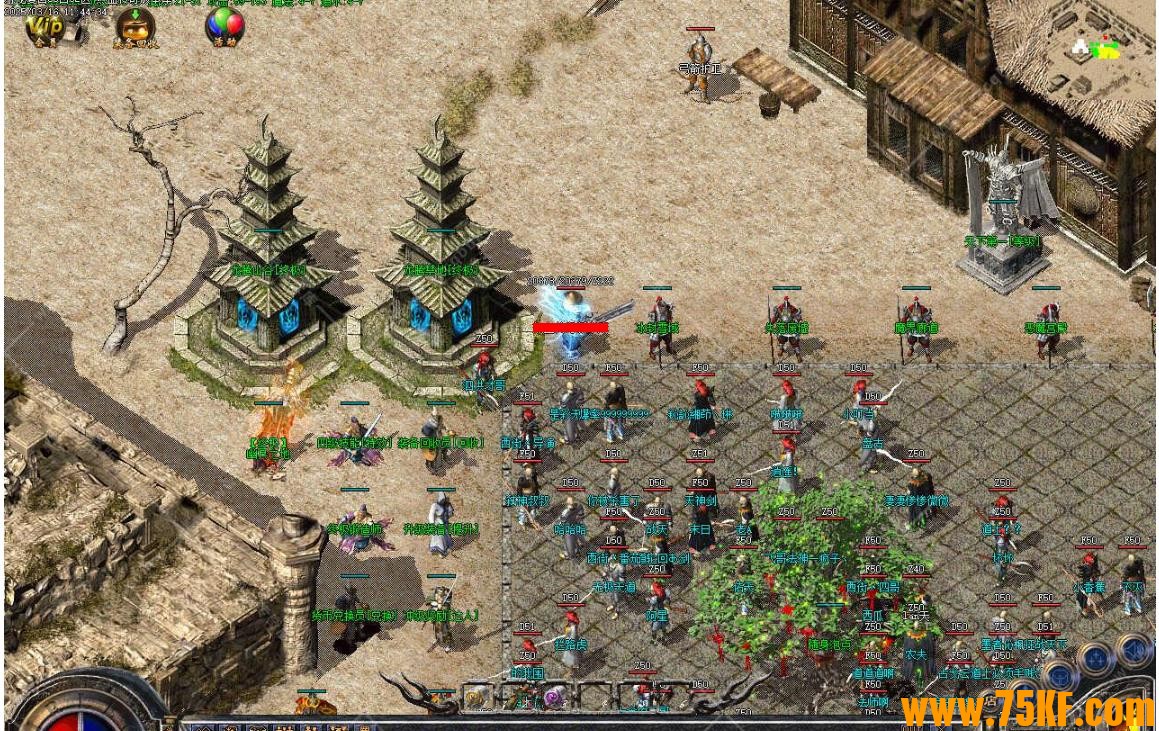Open the equipment recycling treasure pot icon
This screenshot has width=1159, height=731.
coord(134,26)
